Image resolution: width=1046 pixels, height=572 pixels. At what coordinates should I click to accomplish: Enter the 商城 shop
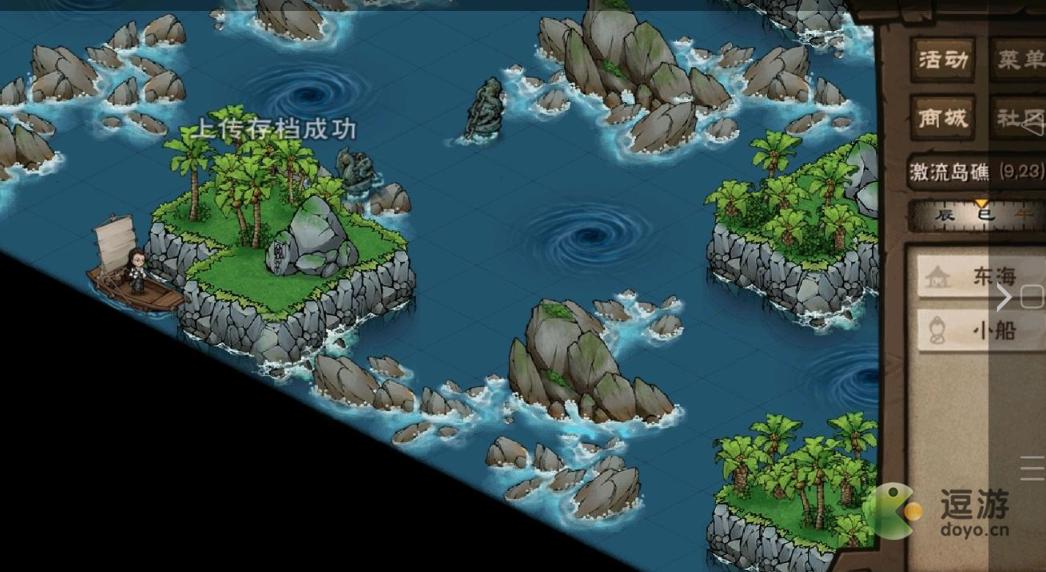coord(943,118)
